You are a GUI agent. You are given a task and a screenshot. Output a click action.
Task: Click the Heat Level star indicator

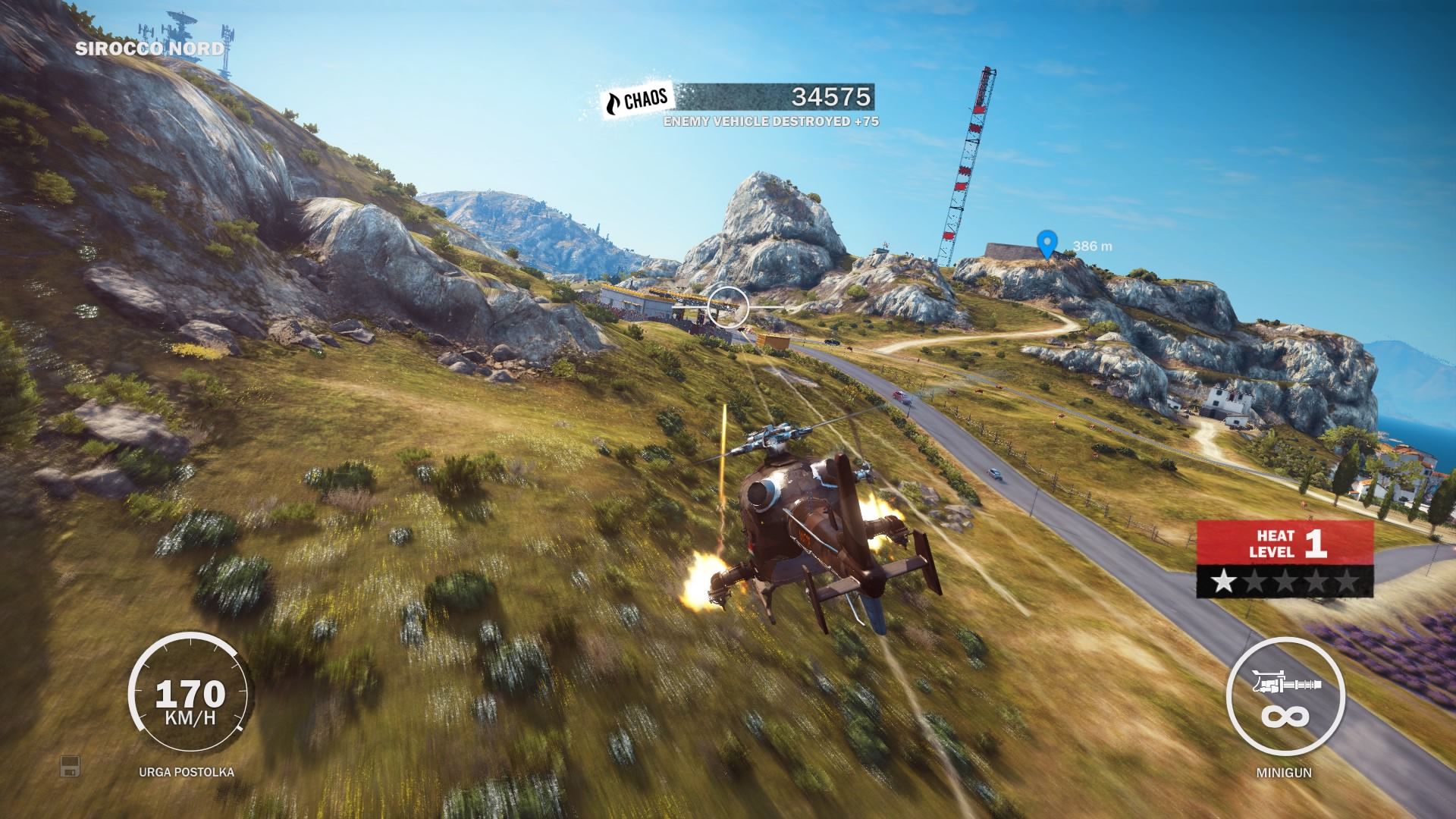1285,582
